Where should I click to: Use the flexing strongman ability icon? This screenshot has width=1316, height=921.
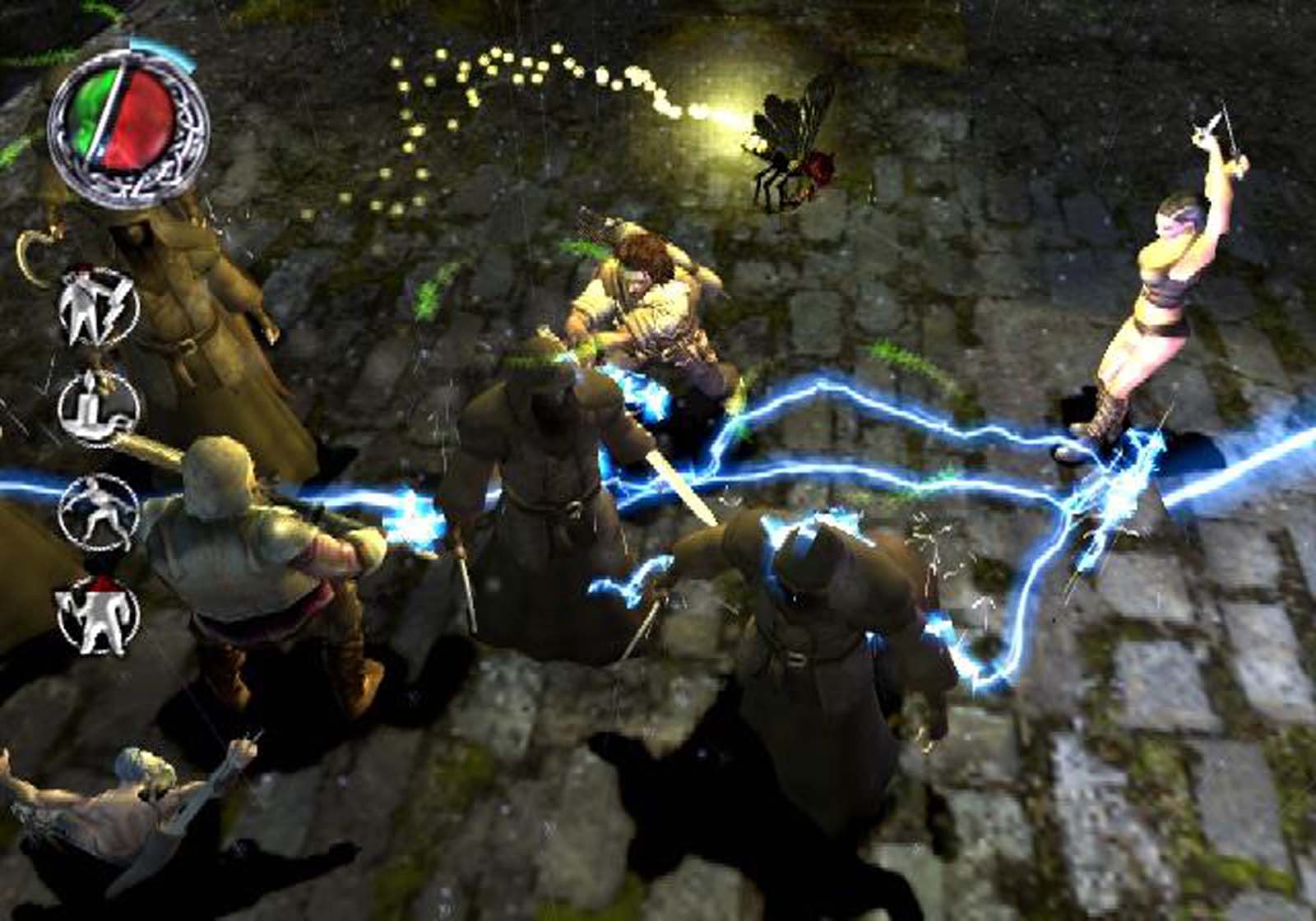[99, 617]
